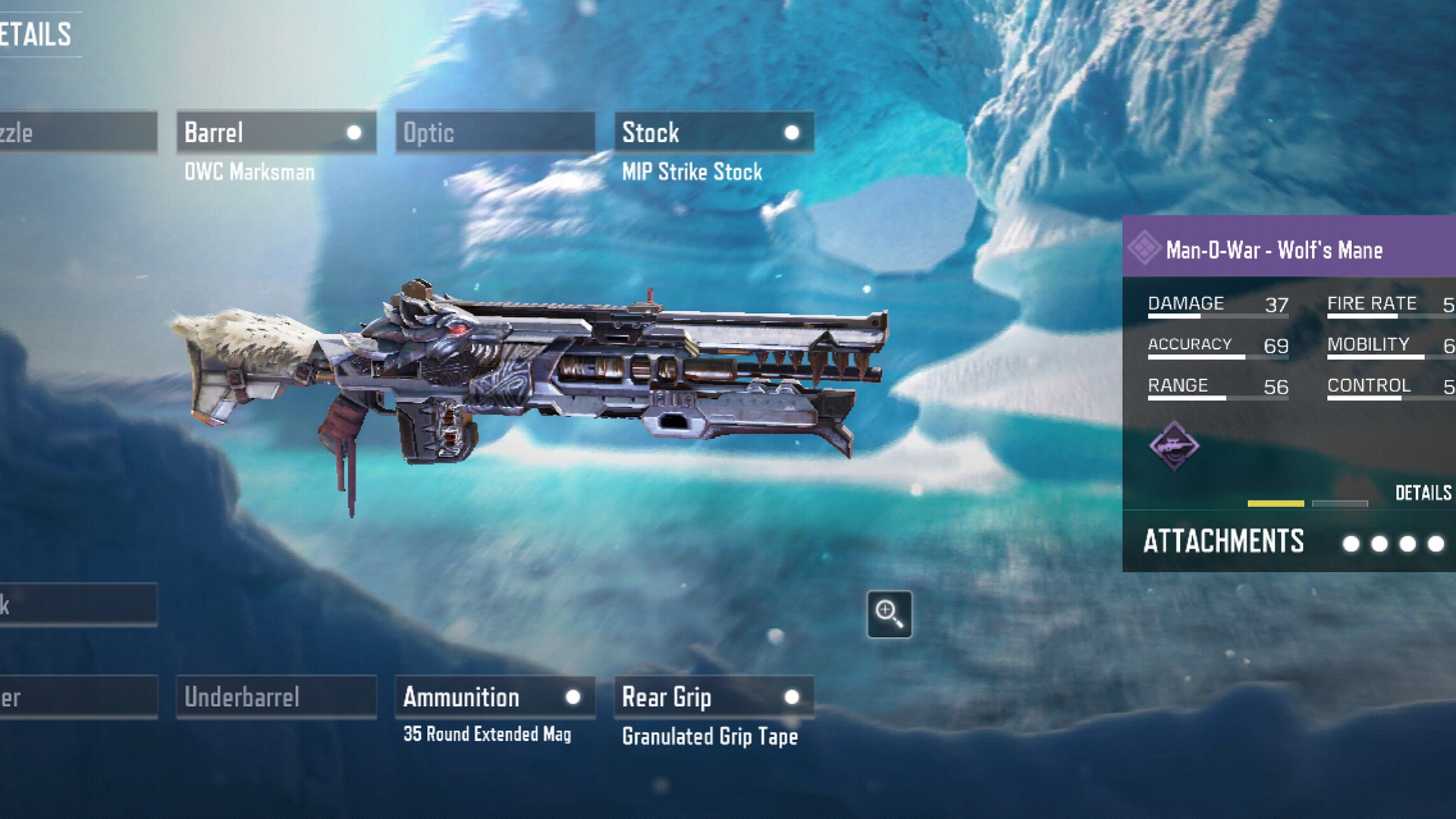The height and width of the screenshot is (819, 1456).
Task: Select the Rear Grip attachment slot
Action: tap(714, 697)
